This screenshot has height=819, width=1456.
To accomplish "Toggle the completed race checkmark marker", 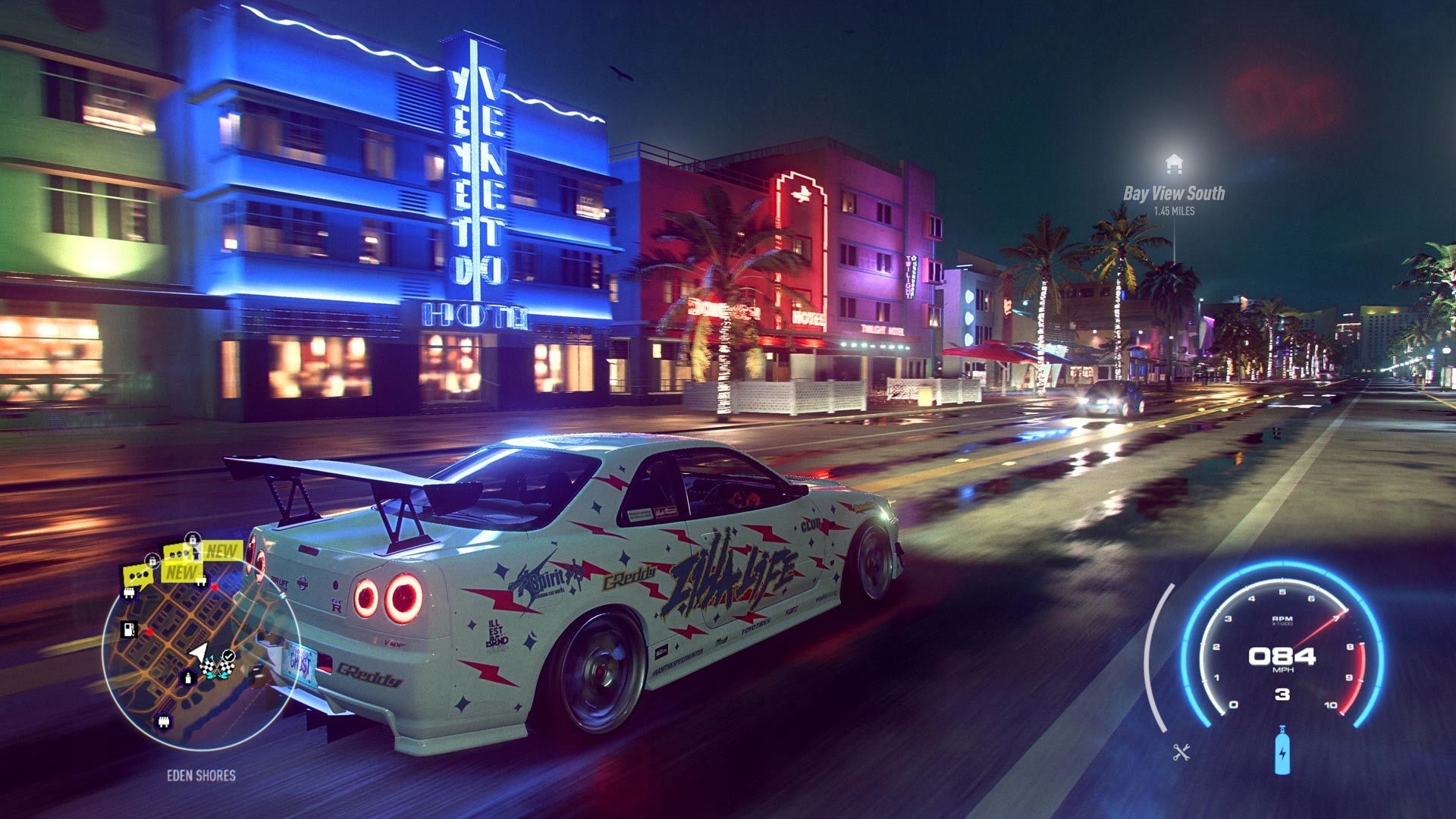I will [229, 655].
